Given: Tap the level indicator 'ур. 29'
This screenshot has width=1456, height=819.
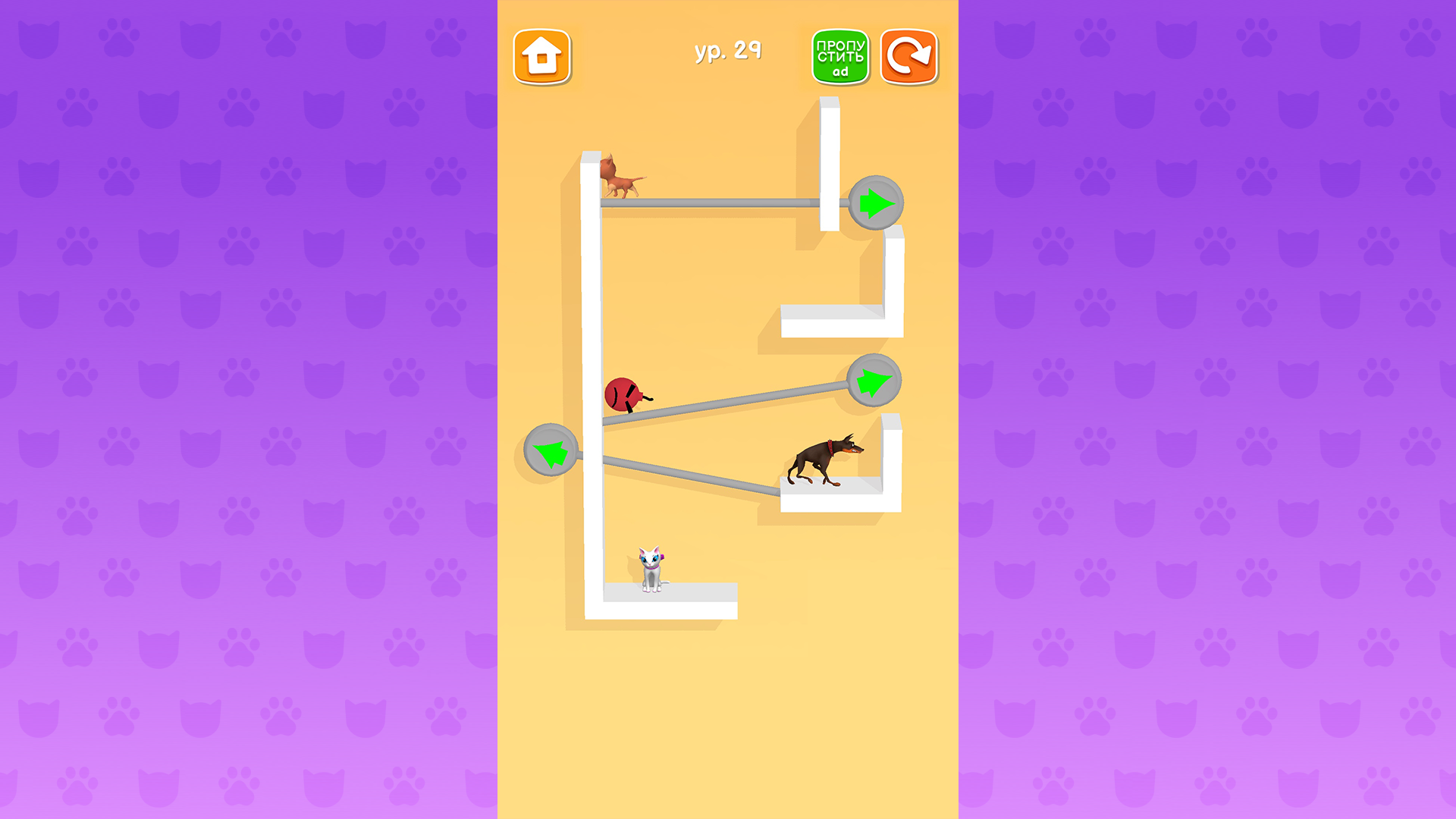Looking at the screenshot, I should tap(729, 52).
